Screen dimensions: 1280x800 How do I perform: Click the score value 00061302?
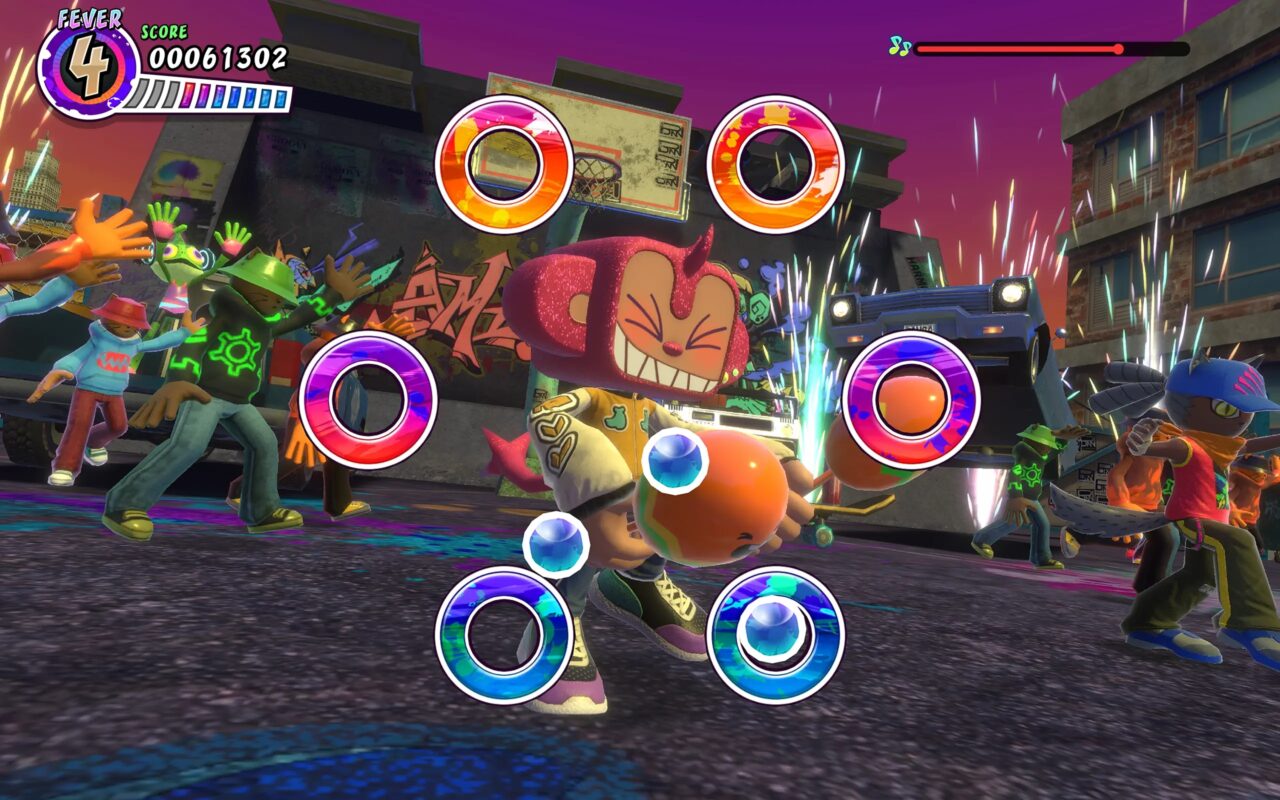[x=218, y=58]
